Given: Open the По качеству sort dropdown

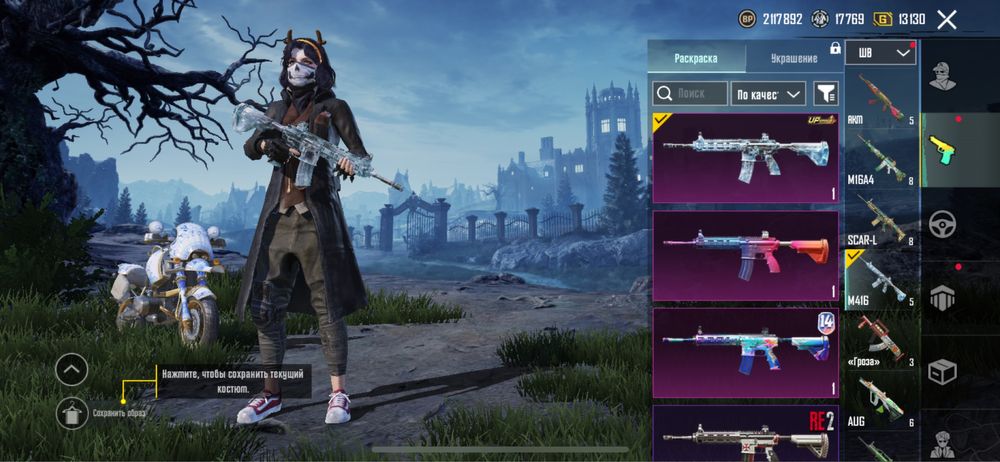Looking at the screenshot, I should (768, 94).
